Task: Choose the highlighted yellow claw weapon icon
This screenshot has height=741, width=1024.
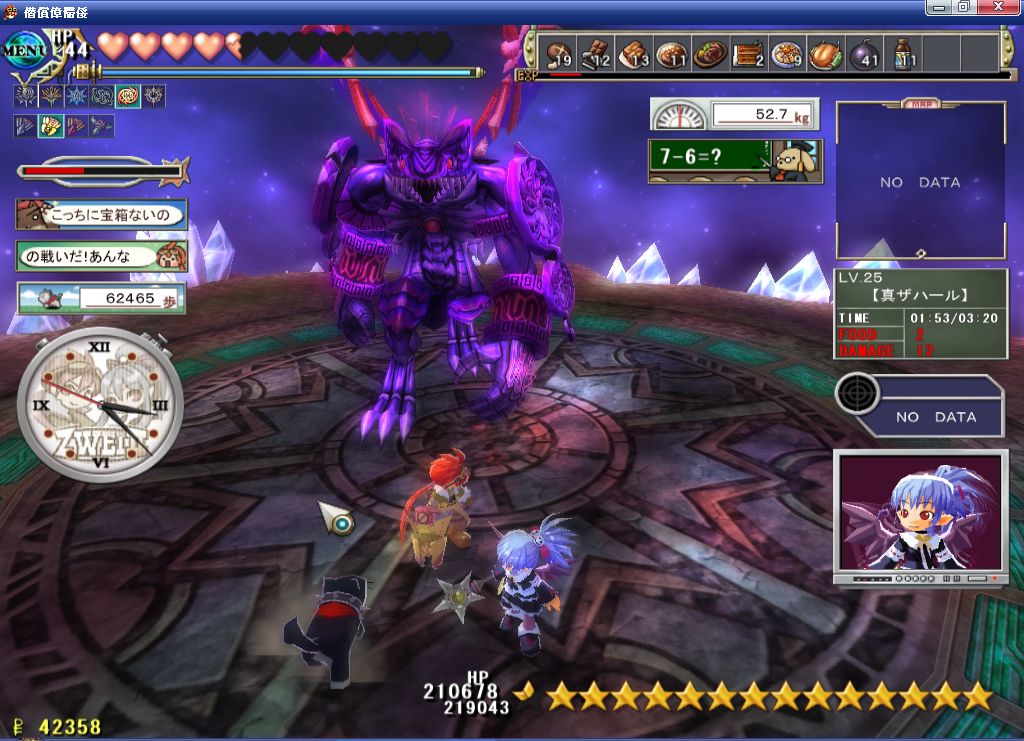Action: coord(51,126)
